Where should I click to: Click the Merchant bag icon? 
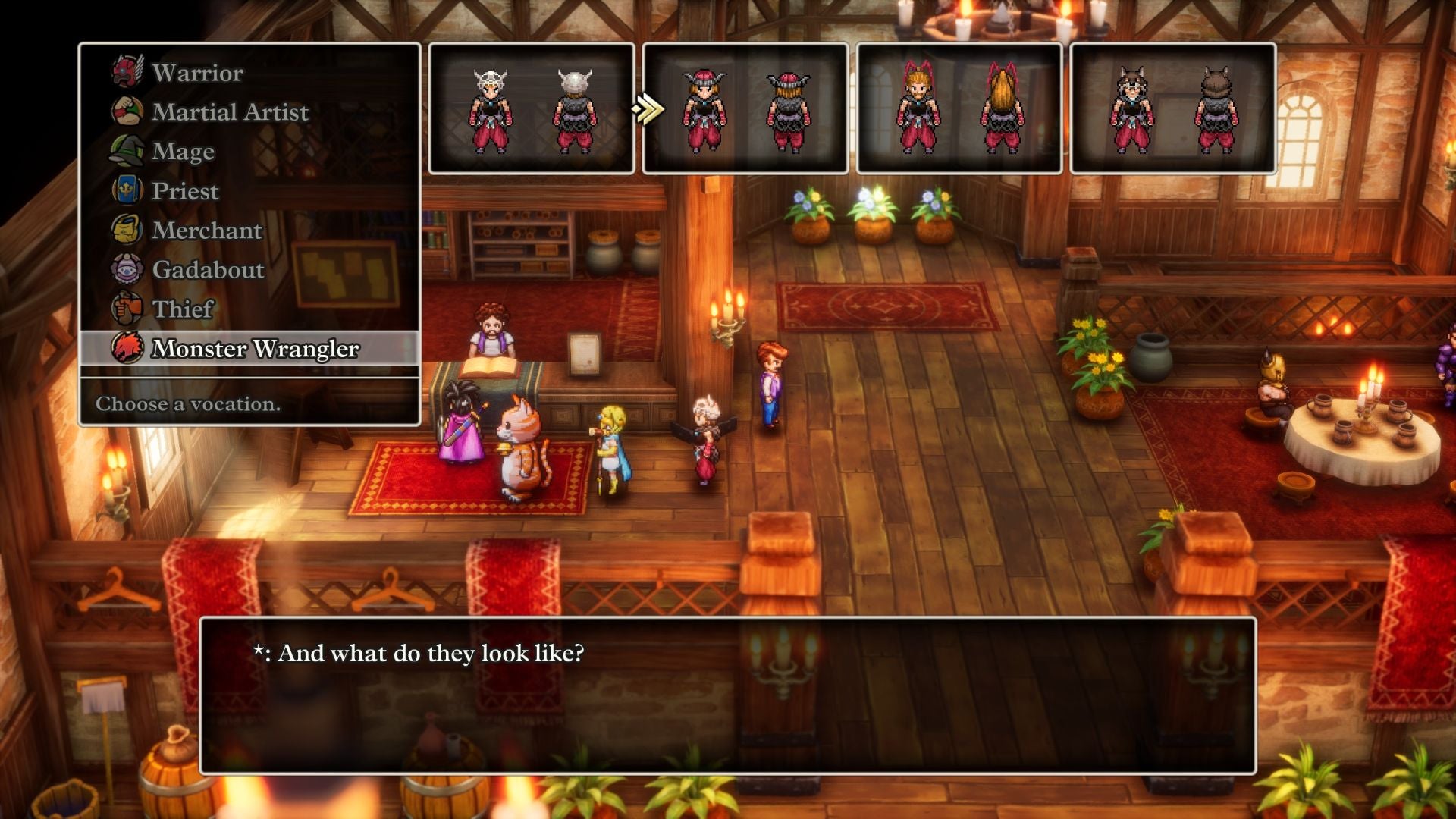point(126,230)
